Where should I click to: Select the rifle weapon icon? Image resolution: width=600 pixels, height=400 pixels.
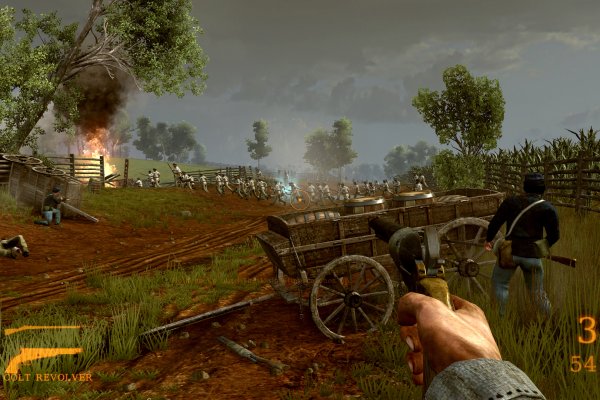coord(42,329)
